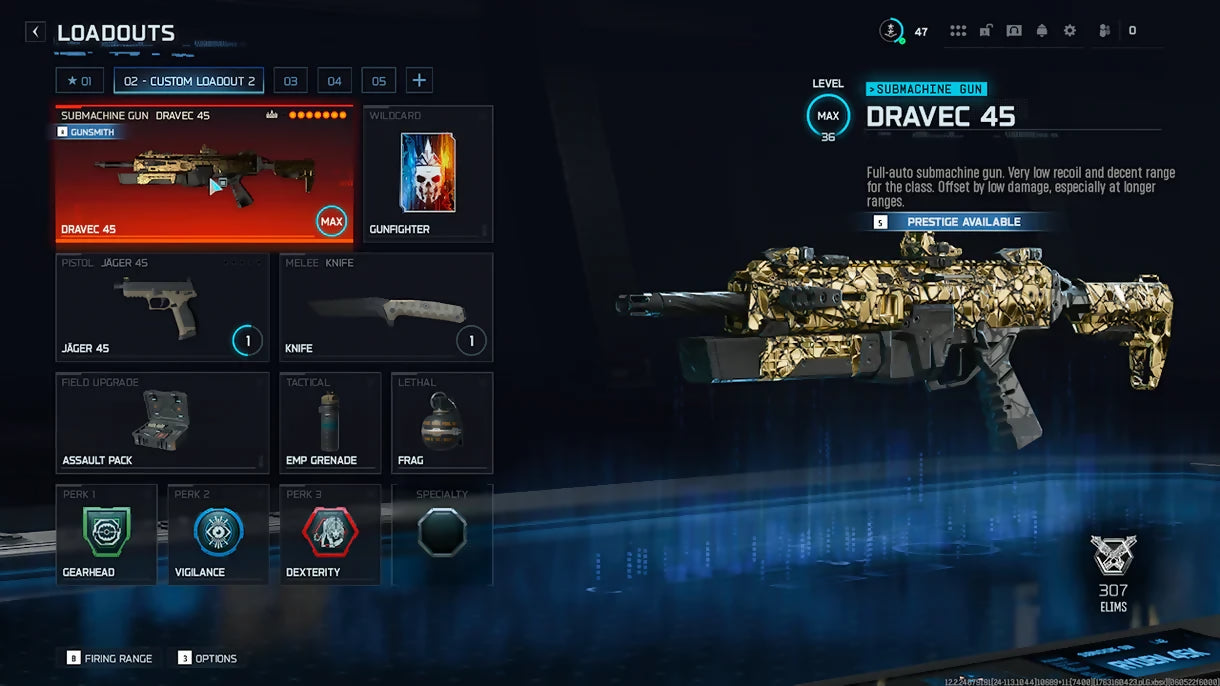Open loadout tab 05

379,81
